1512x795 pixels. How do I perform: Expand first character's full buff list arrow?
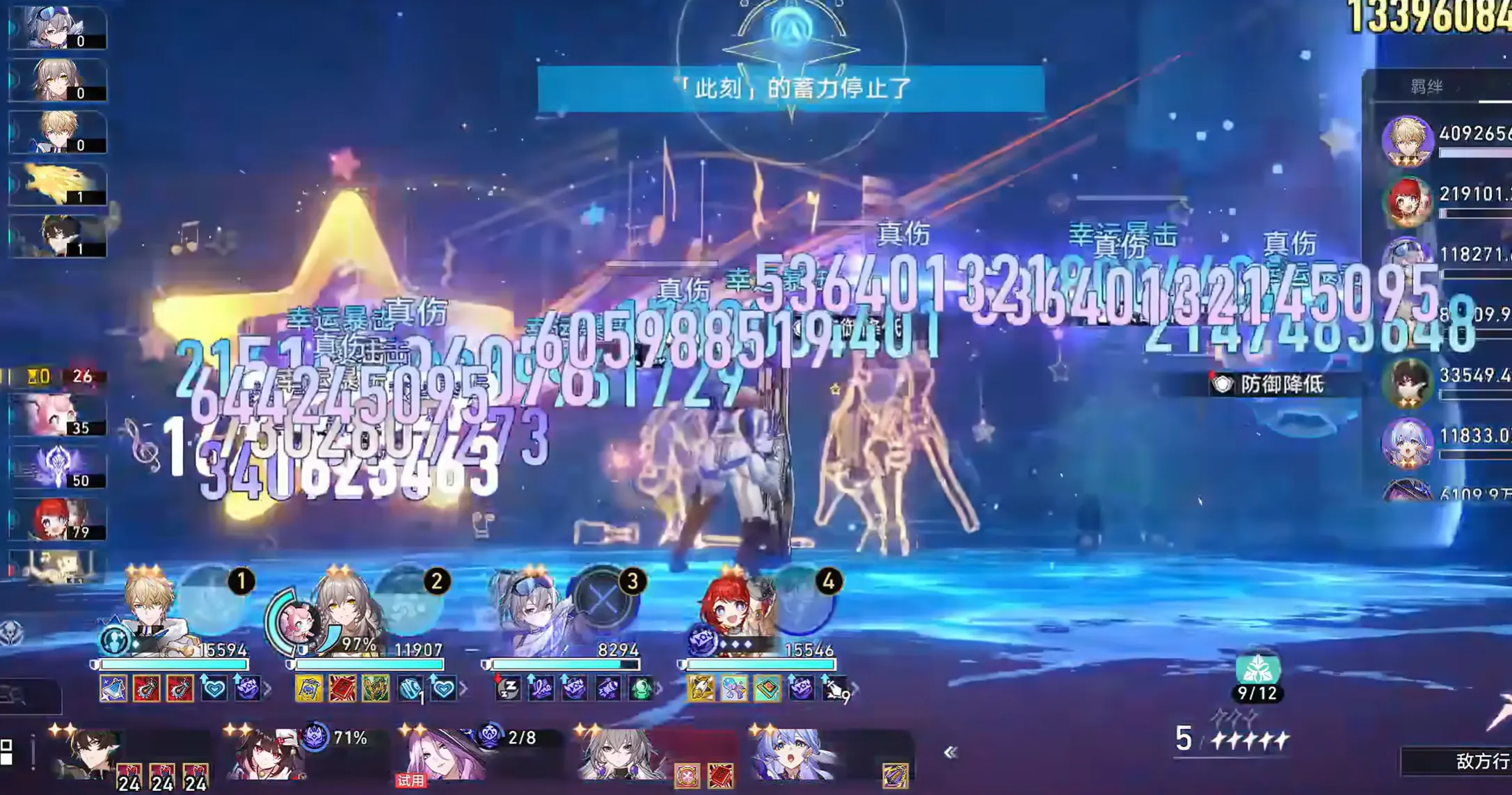point(266,686)
